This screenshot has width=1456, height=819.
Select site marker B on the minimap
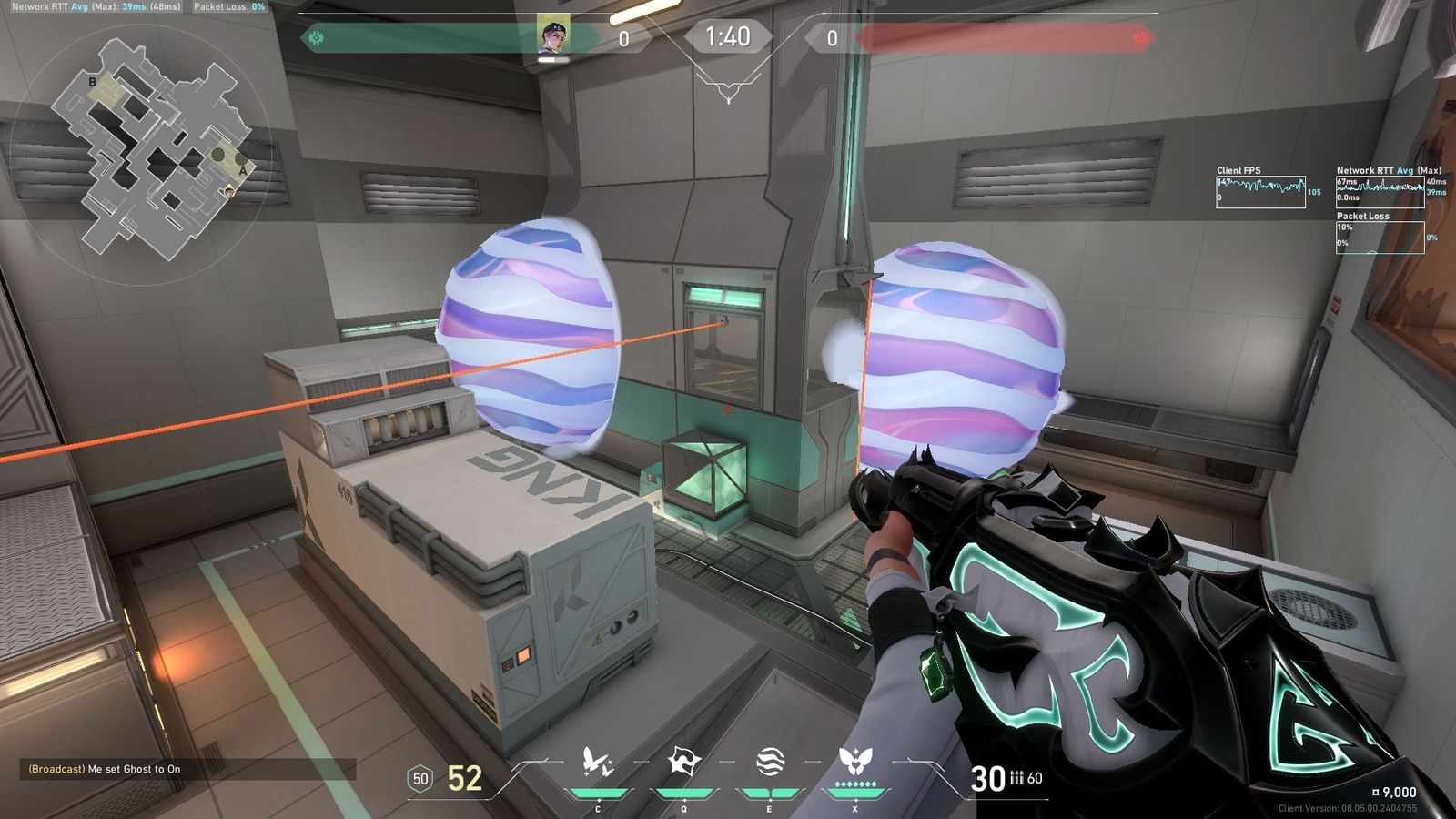91,80
